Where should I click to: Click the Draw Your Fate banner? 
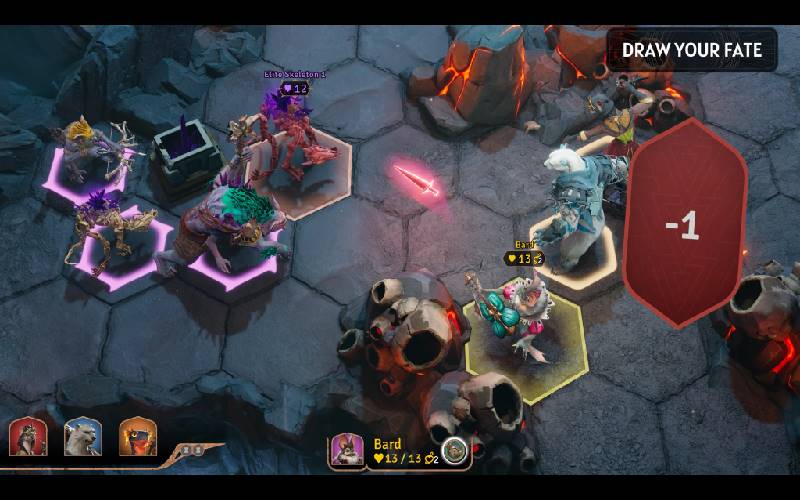click(x=692, y=50)
